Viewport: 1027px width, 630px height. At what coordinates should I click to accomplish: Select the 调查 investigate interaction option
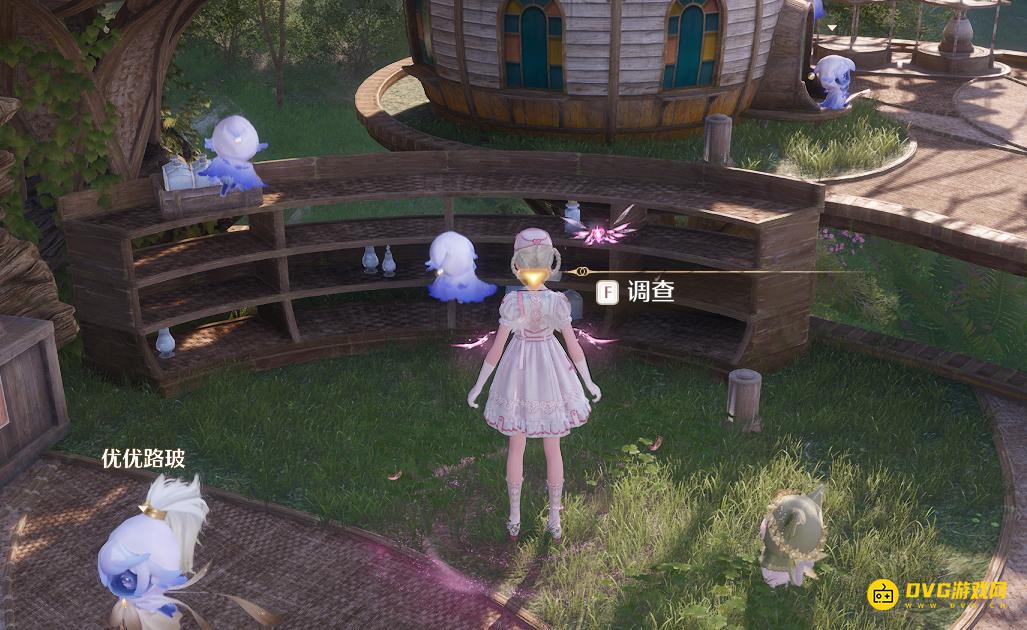click(637, 292)
